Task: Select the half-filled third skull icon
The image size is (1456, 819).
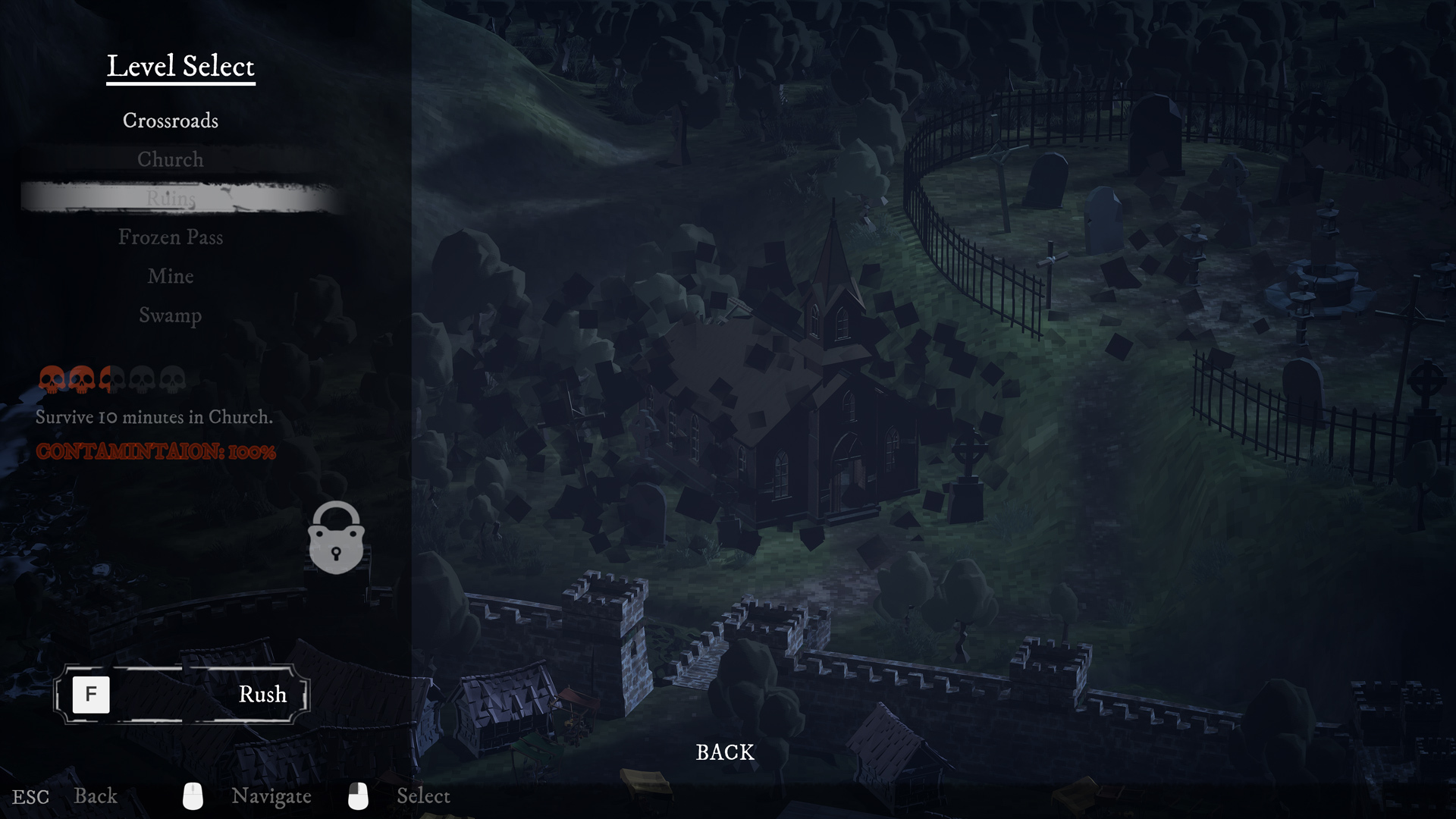Action: click(111, 379)
